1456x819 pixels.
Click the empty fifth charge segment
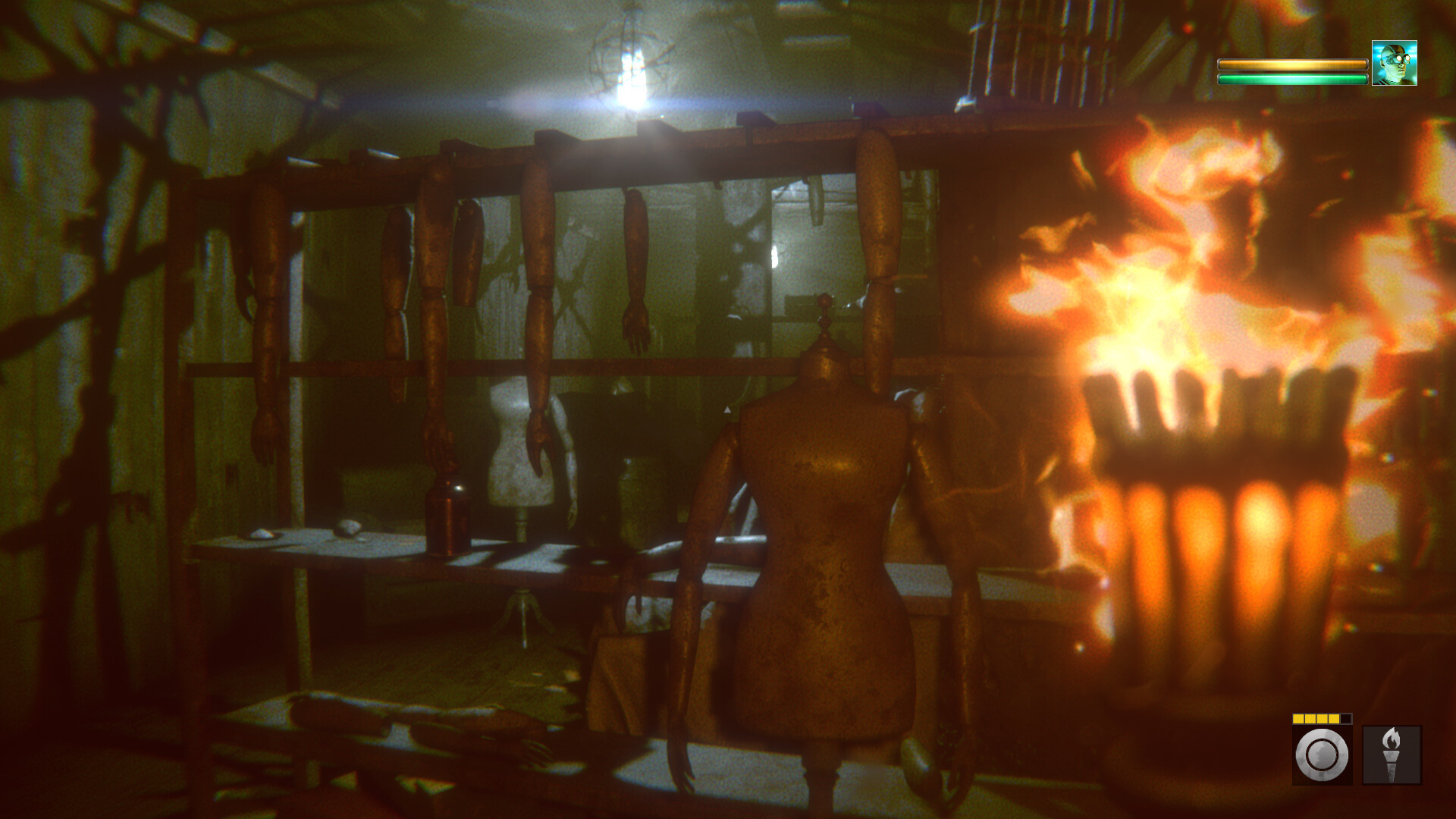(1346, 718)
